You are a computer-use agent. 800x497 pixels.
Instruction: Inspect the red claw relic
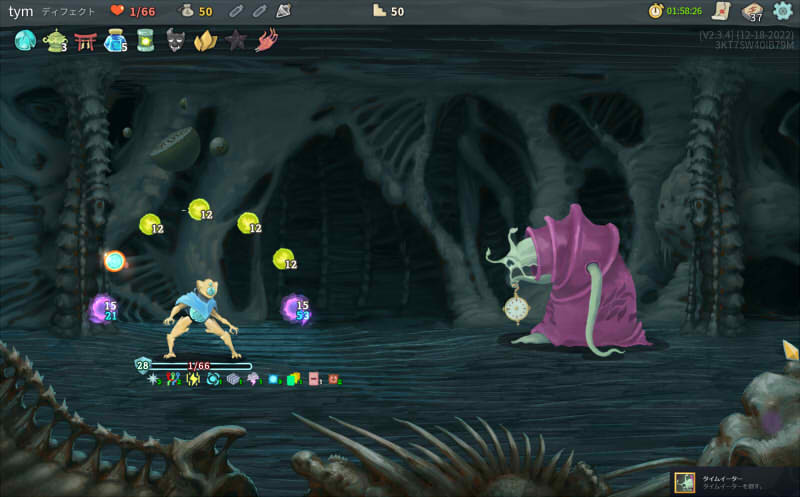click(266, 41)
